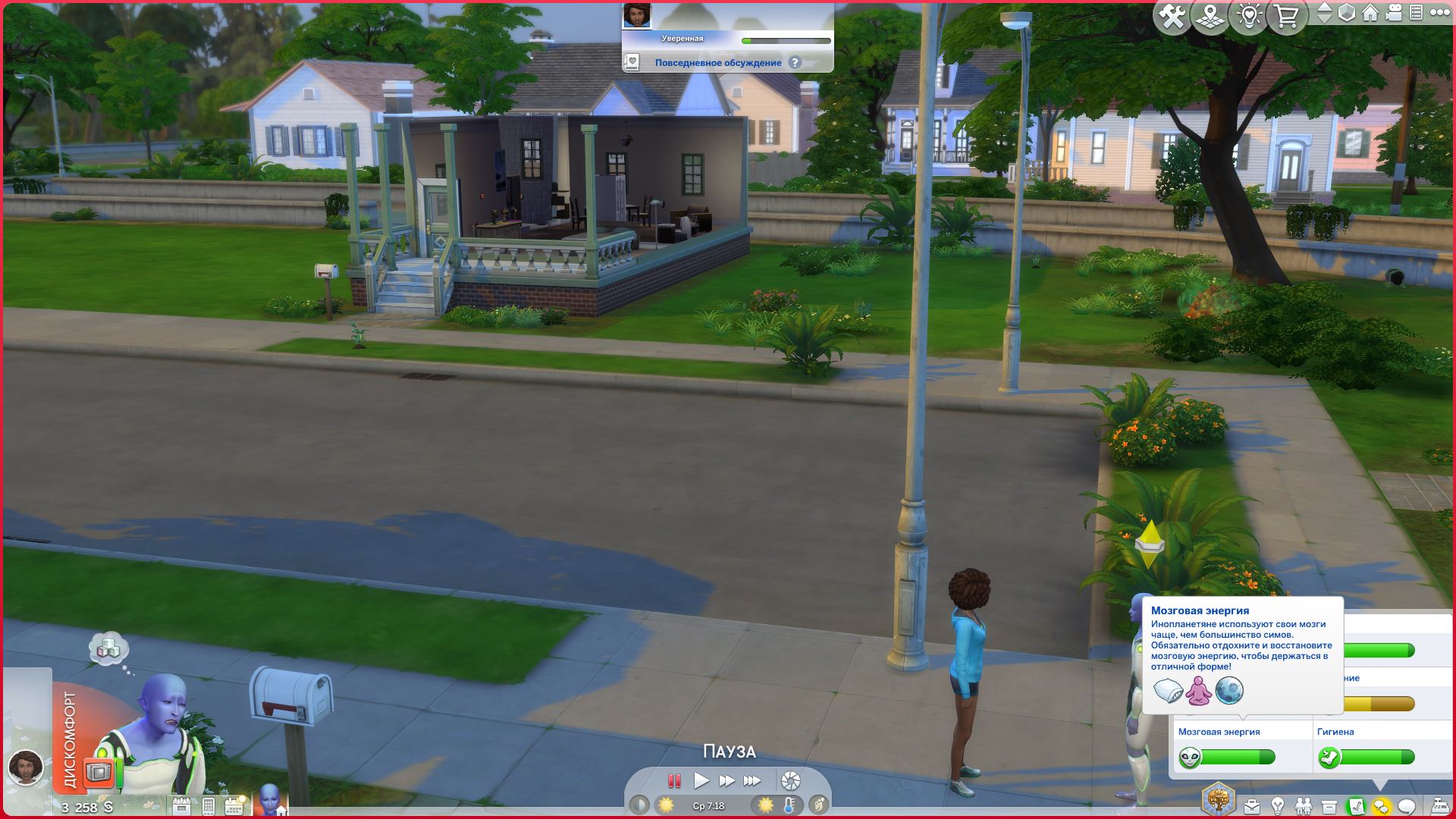Image resolution: width=1456 pixels, height=819 pixels.
Task: Expand the needs panel chevron
Action: pyautogui.click(x=1380, y=784)
